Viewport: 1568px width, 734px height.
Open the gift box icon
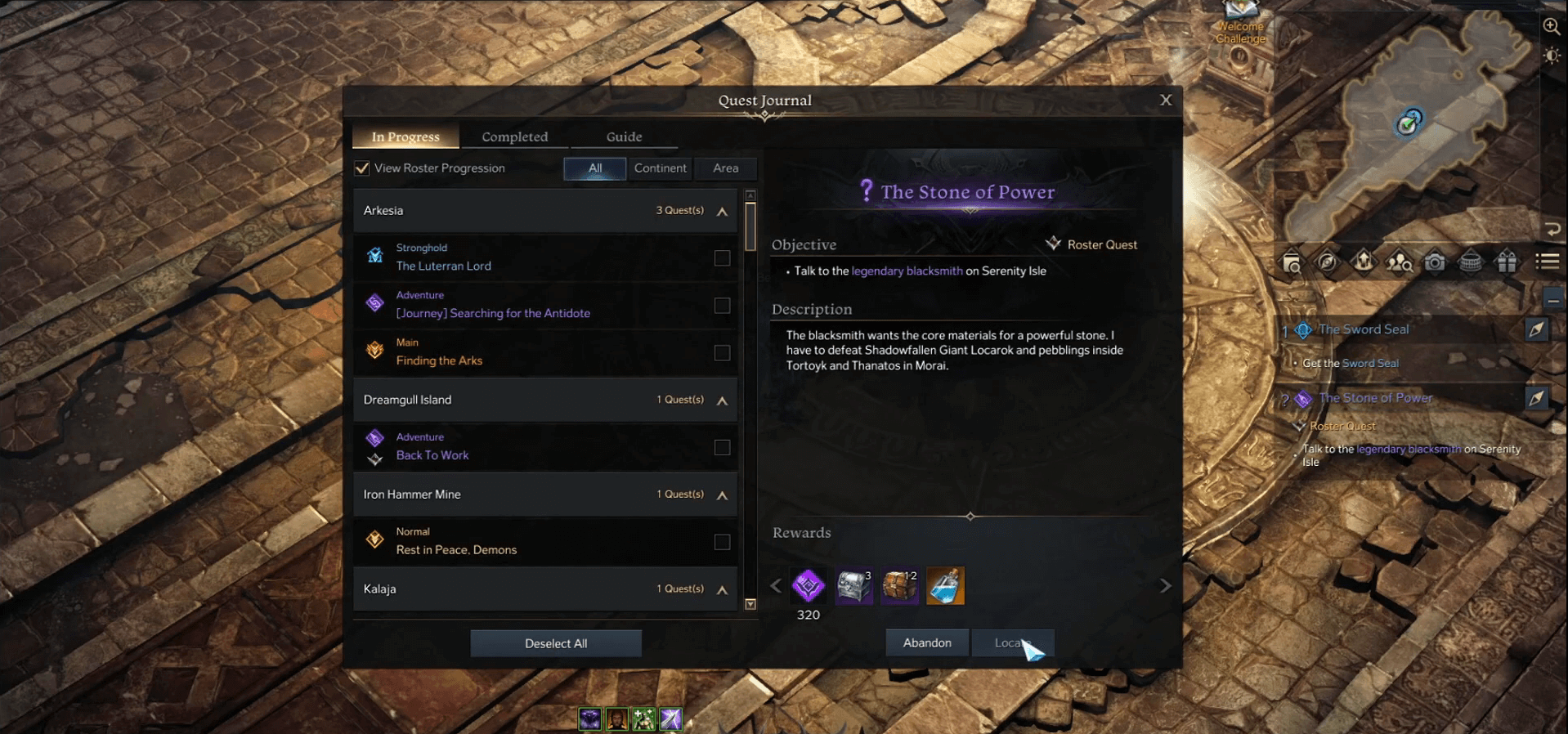1506,262
